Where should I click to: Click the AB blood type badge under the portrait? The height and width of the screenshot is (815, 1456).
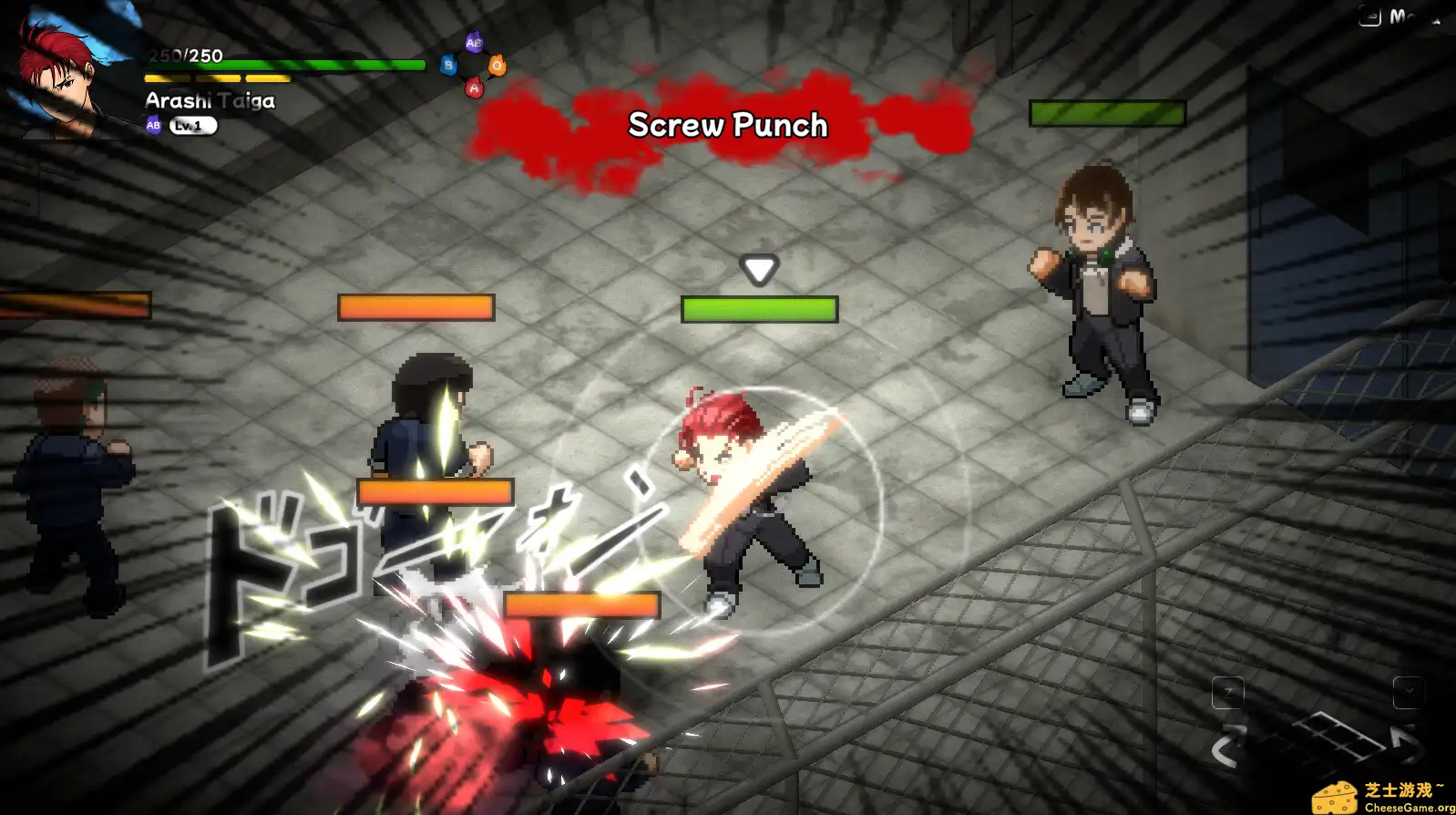coord(151,126)
